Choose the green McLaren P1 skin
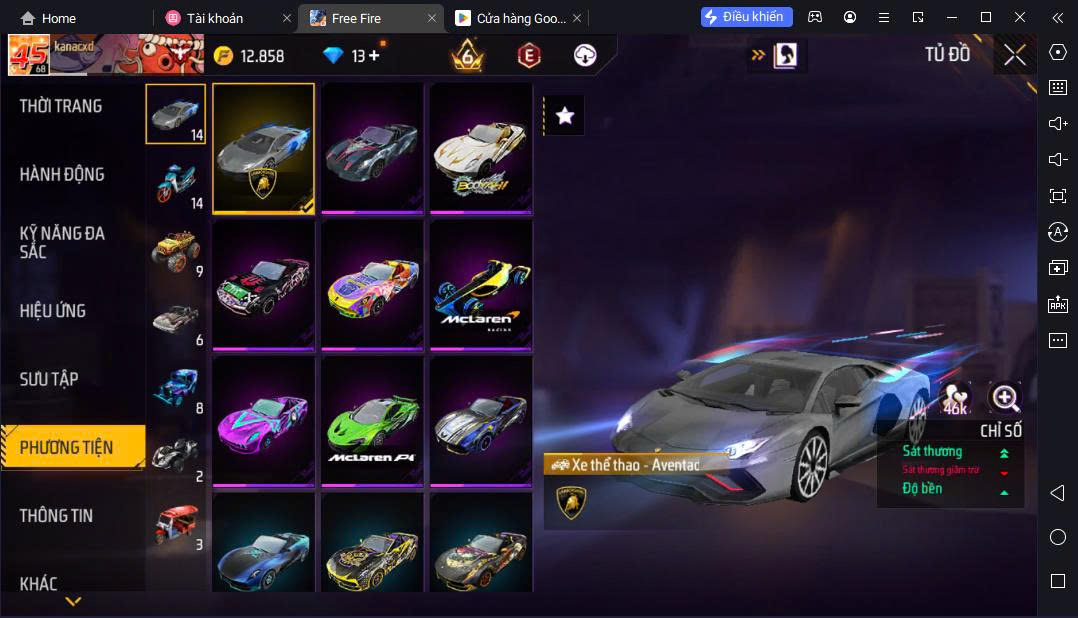 pyautogui.click(x=372, y=422)
